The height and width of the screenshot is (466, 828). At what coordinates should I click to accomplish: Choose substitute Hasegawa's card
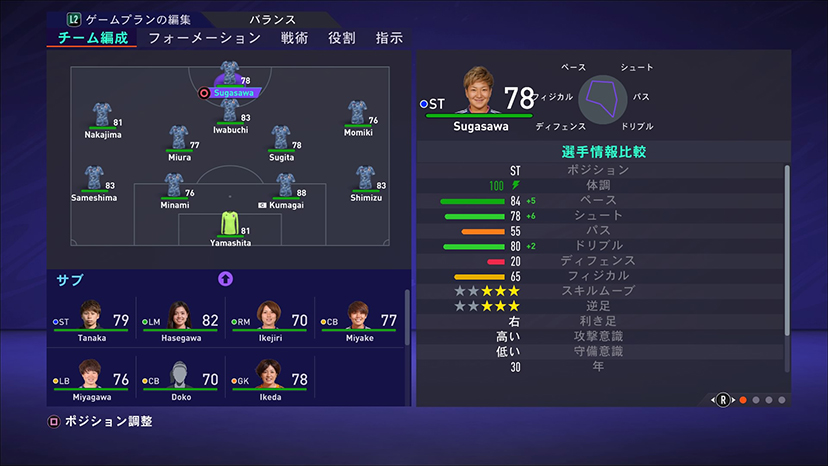[x=181, y=322]
